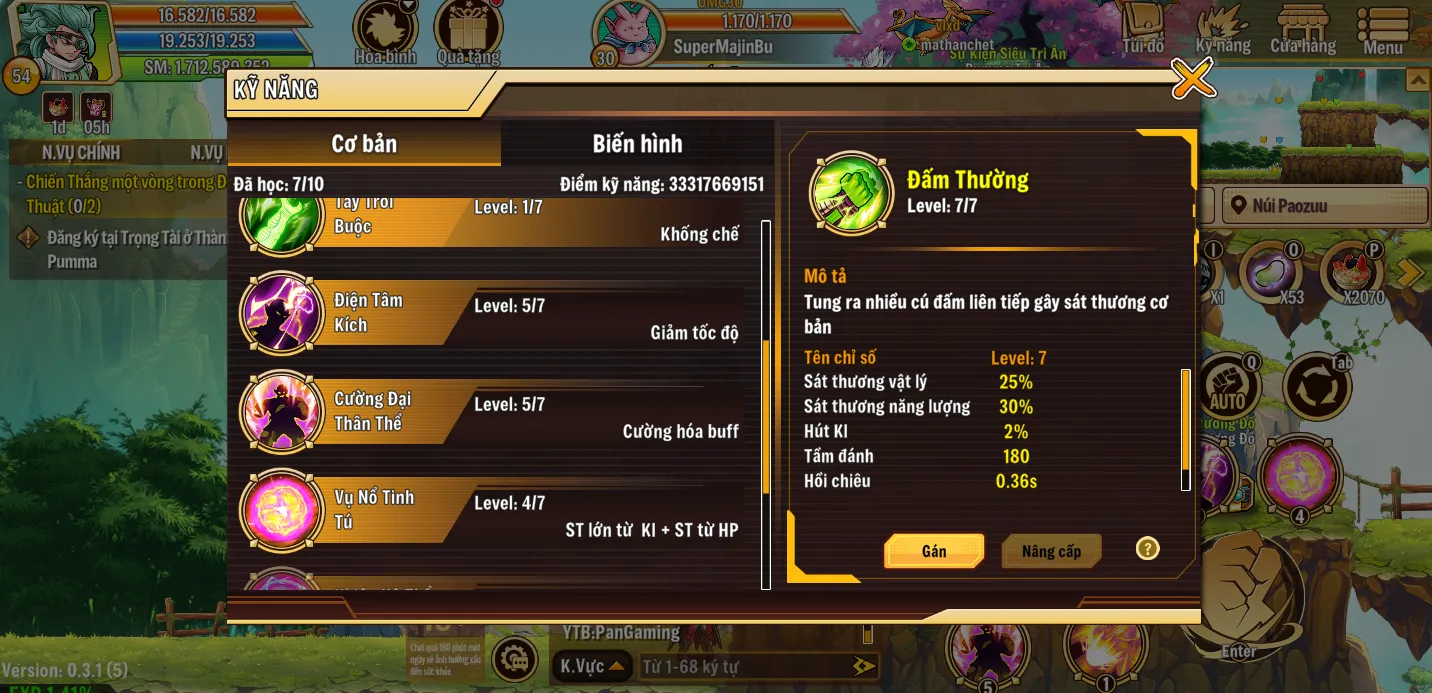Open the Túi đồ bag
This screenshot has height=693, width=1432.
pos(1143,30)
